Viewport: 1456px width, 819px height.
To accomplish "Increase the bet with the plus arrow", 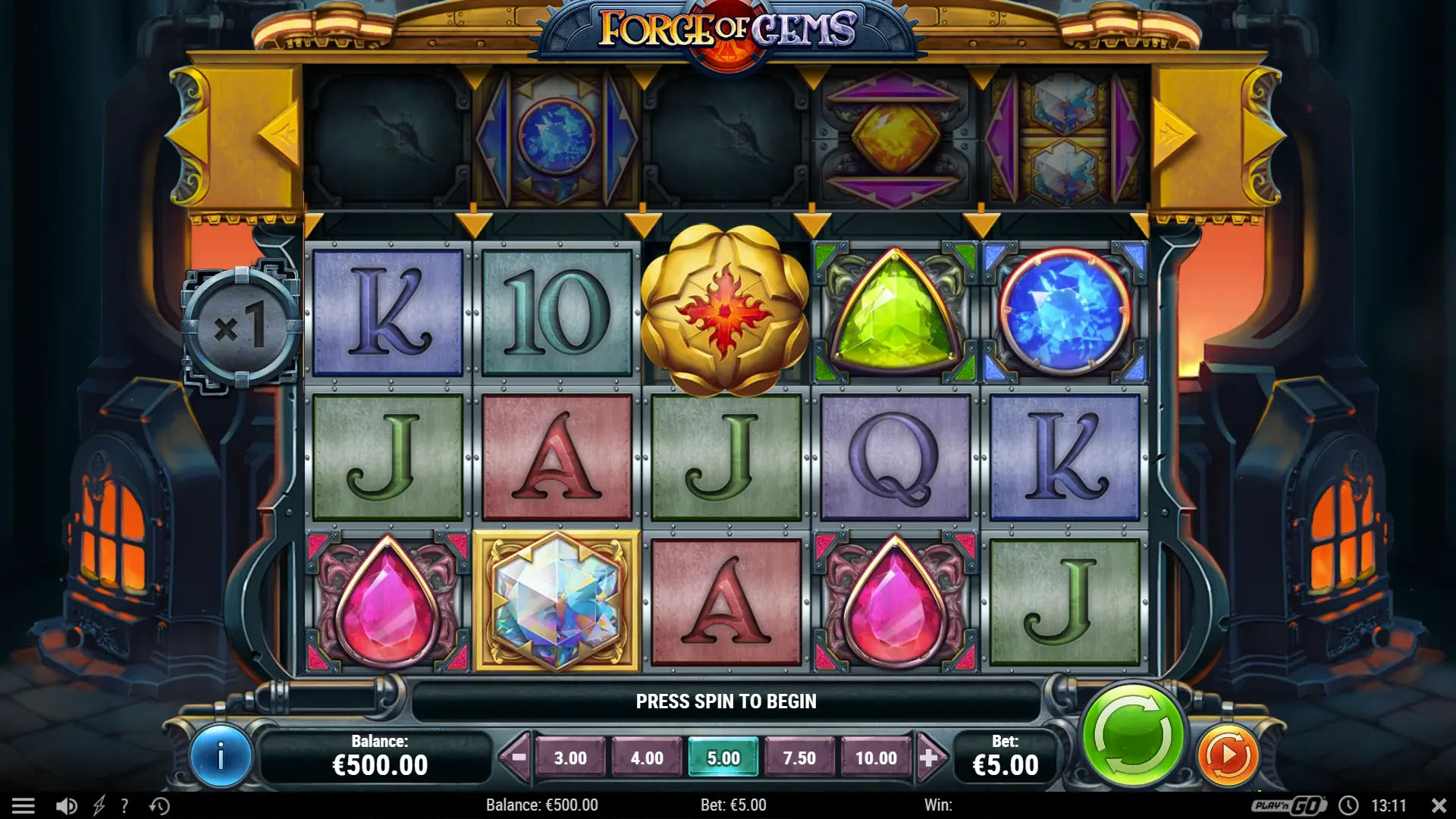I will coord(929,757).
